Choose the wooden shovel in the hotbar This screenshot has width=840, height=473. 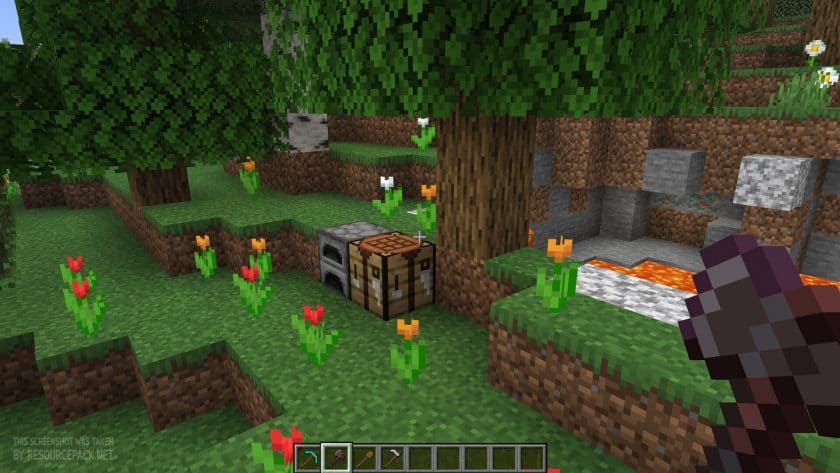coord(367,457)
